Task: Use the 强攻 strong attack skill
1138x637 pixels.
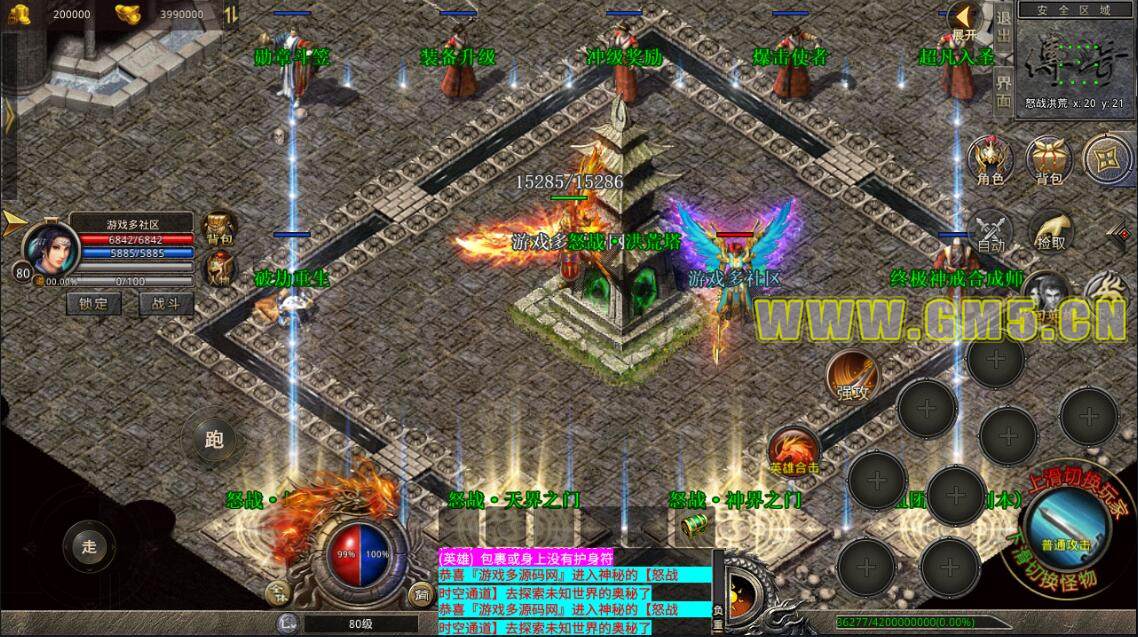Action: tap(851, 376)
